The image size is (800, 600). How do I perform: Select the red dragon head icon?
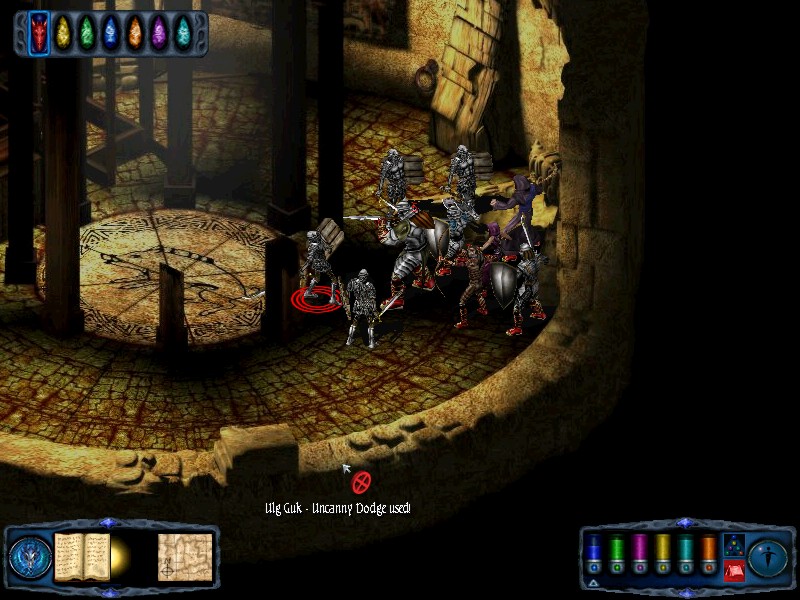pos(39,32)
